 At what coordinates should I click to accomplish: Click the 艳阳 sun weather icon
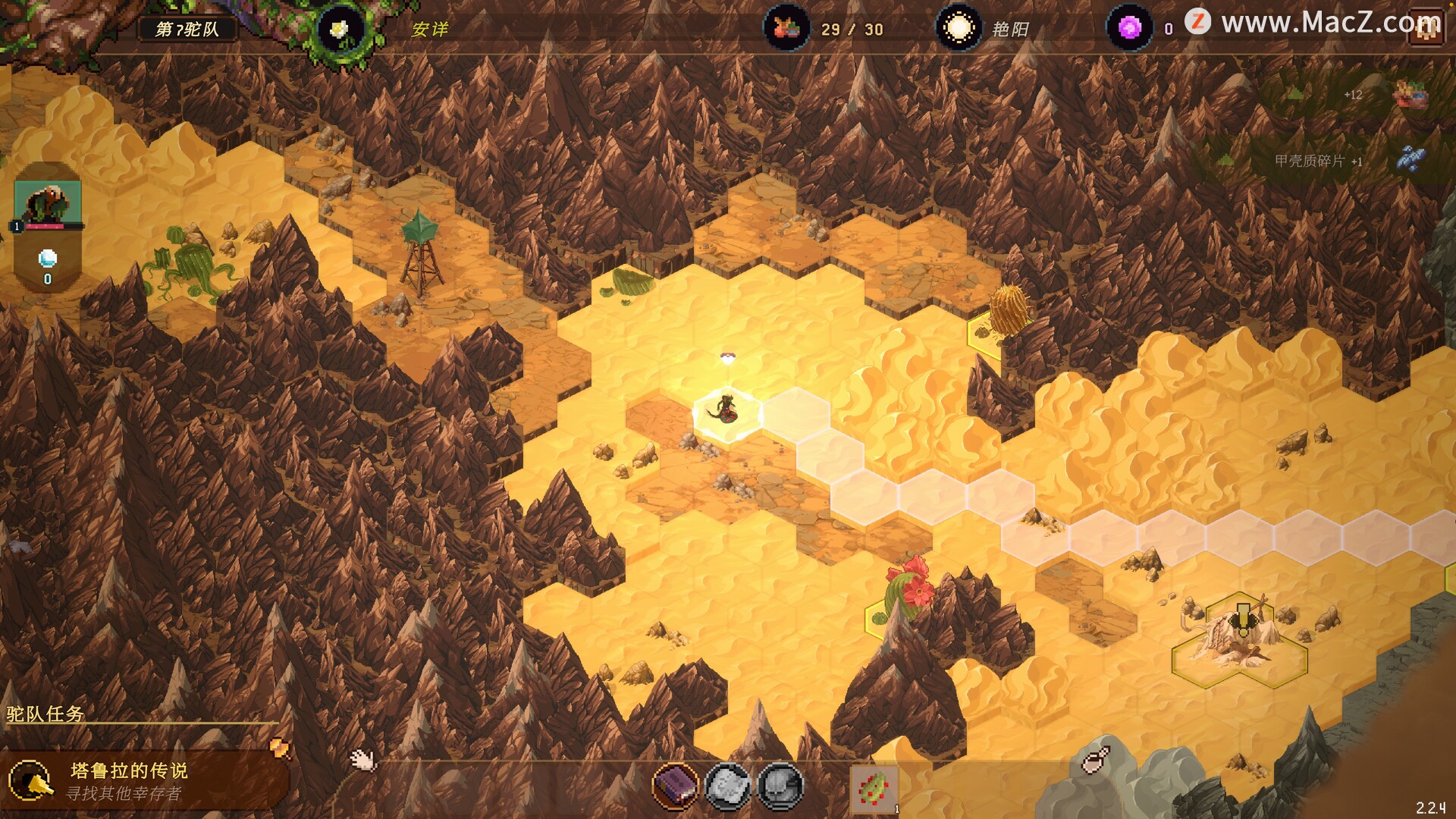coord(959,29)
